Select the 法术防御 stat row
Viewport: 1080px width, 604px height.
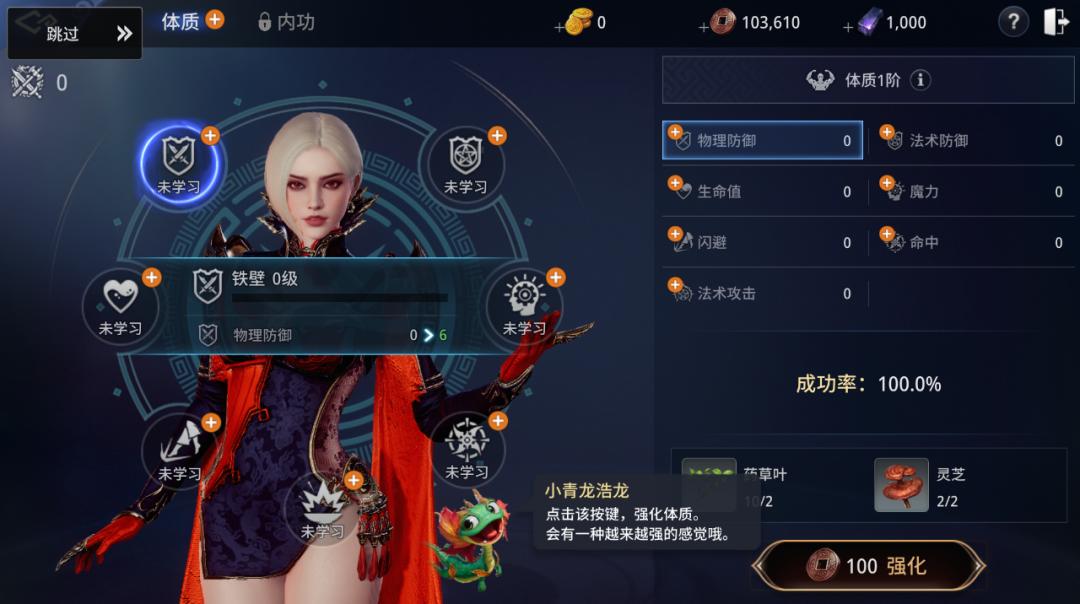pos(972,141)
